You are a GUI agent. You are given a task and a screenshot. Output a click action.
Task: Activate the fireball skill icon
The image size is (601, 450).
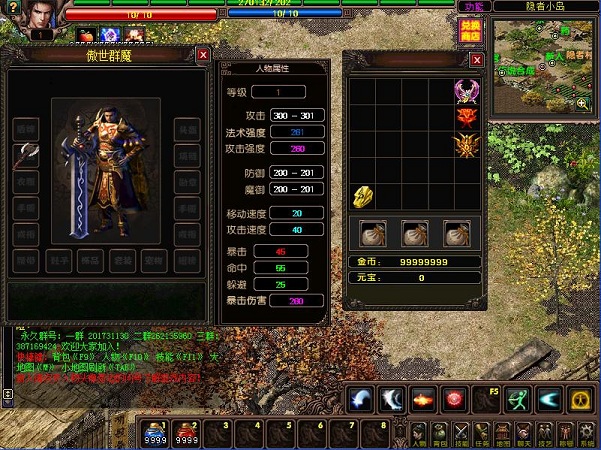click(x=422, y=399)
